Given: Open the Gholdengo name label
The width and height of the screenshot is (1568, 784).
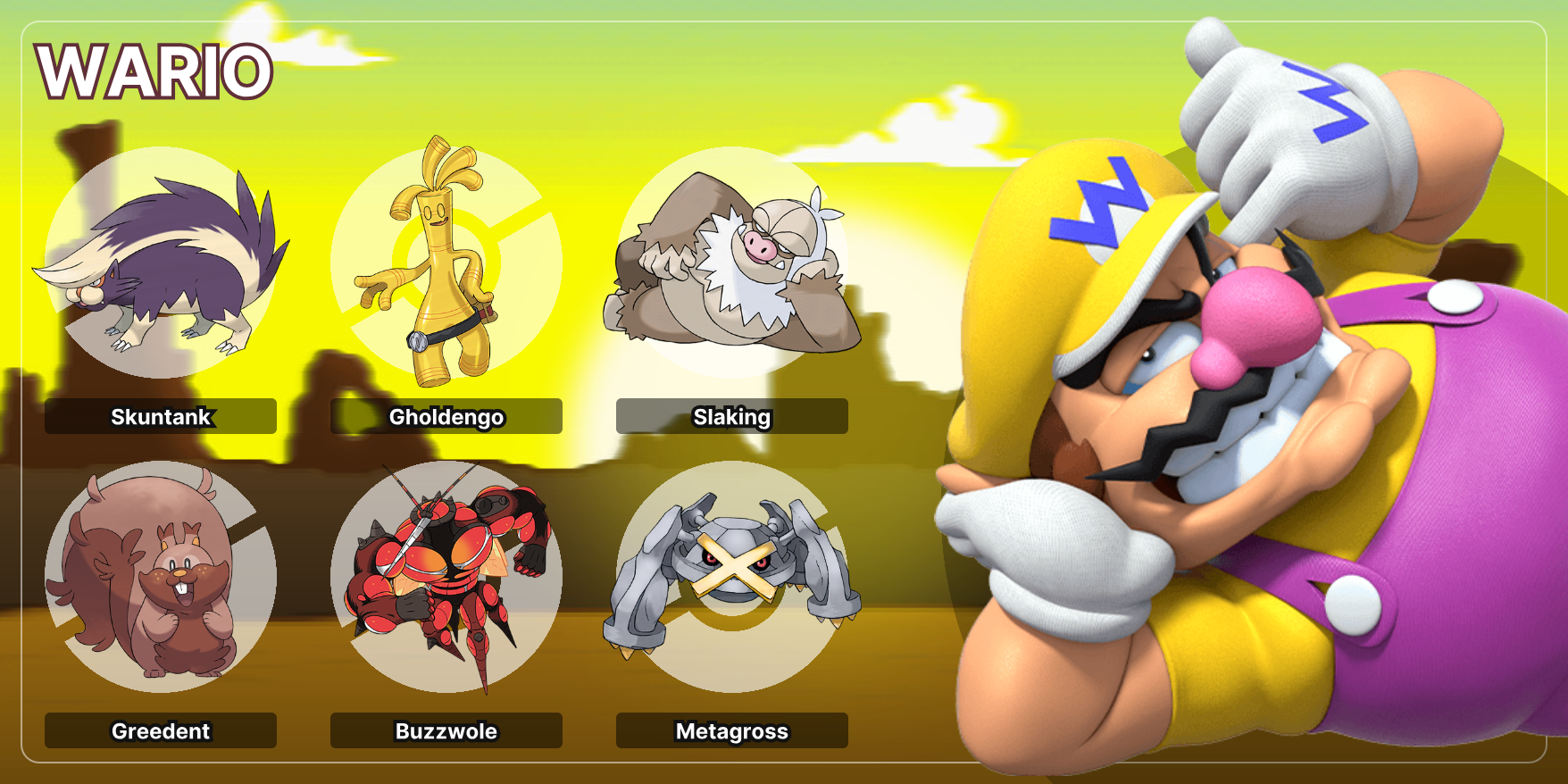Looking at the screenshot, I should 446,416.
